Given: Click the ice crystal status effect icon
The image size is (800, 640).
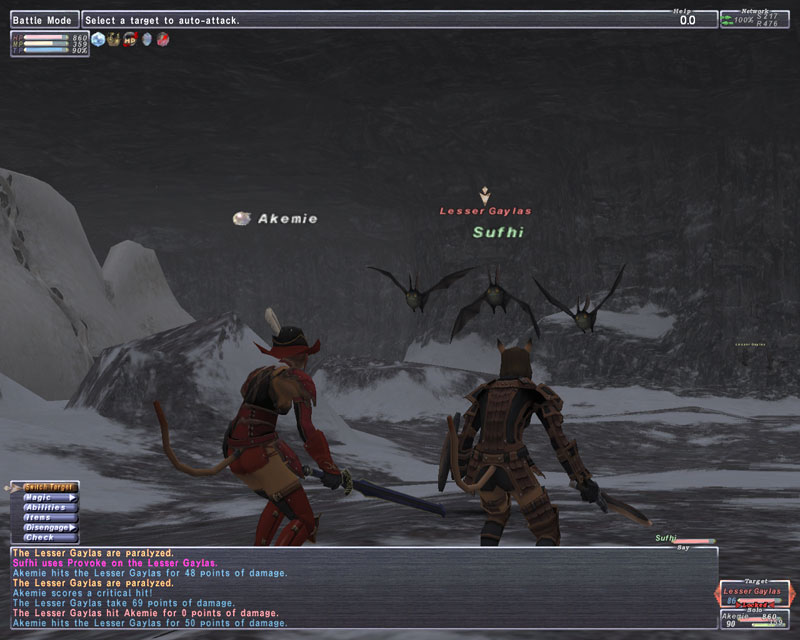Looking at the screenshot, I should pyautogui.click(x=98, y=40).
